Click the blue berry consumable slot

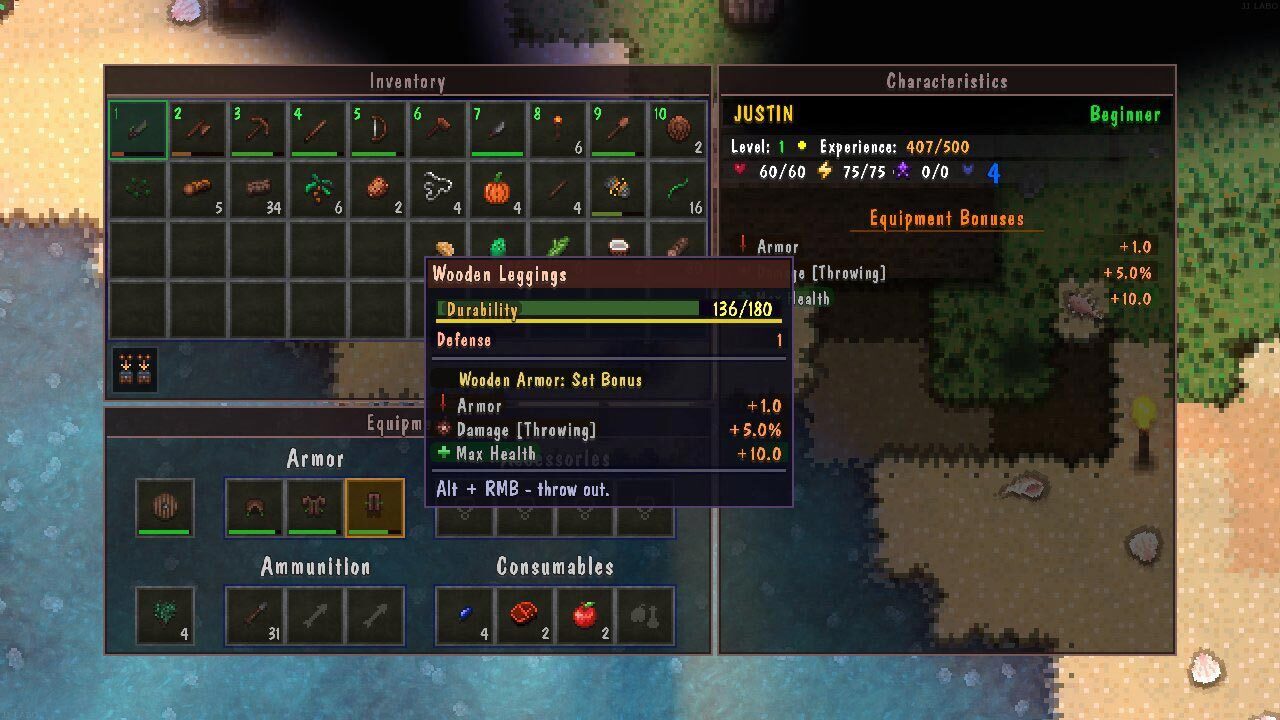tap(464, 615)
